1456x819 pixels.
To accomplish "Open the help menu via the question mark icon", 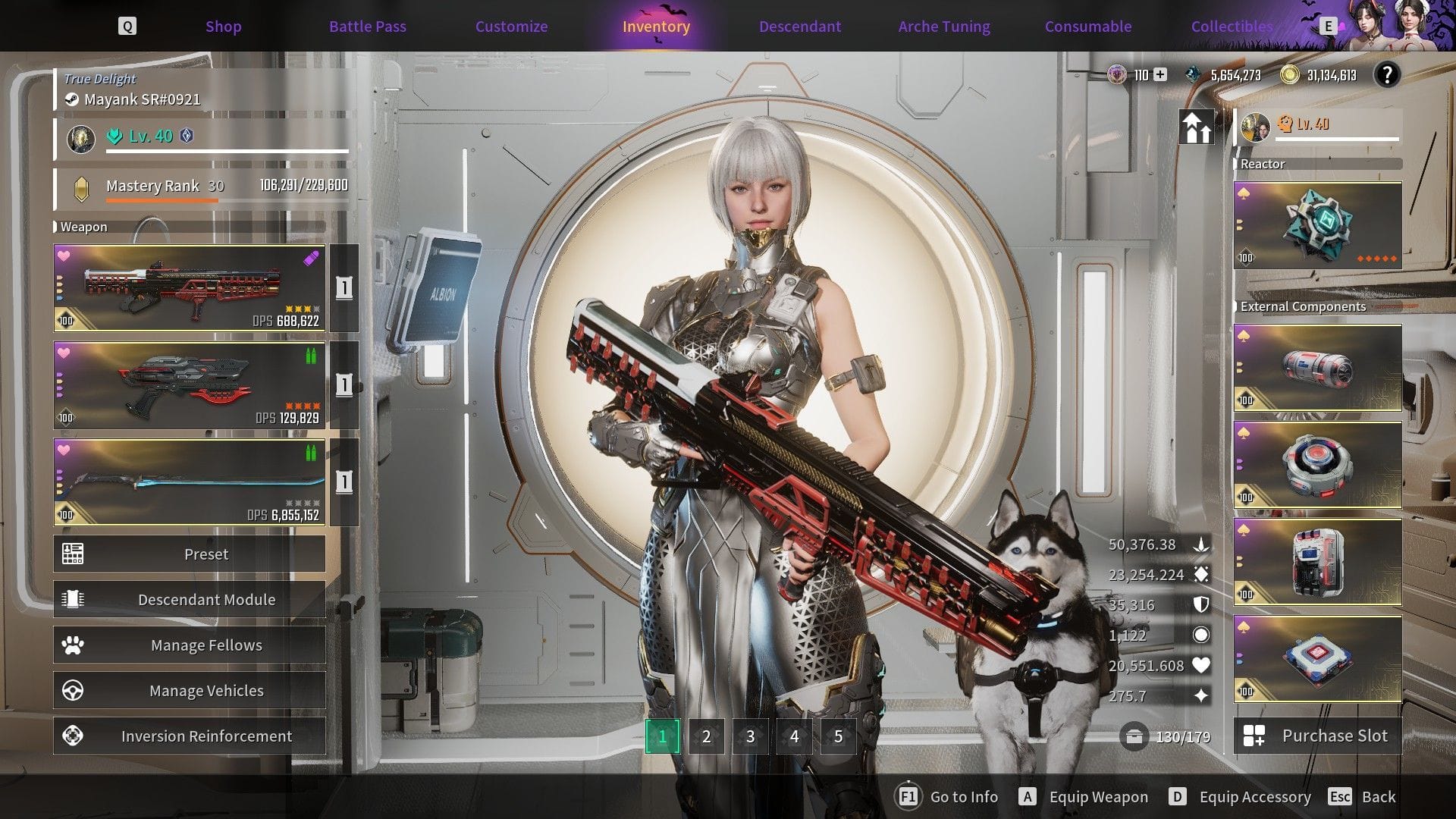I will (x=1389, y=75).
